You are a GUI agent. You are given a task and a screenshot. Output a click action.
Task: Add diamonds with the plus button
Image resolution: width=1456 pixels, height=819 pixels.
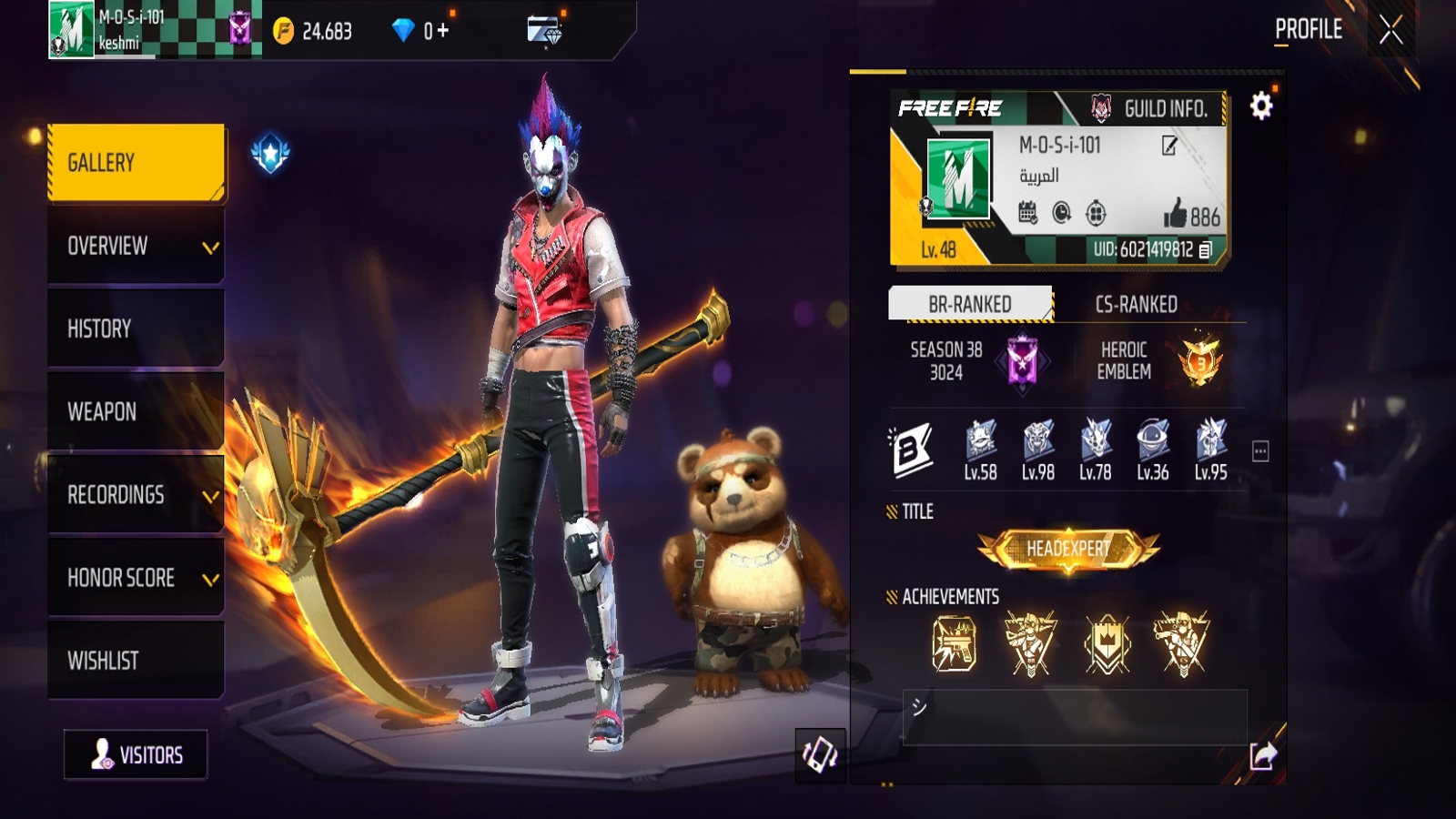click(443, 31)
